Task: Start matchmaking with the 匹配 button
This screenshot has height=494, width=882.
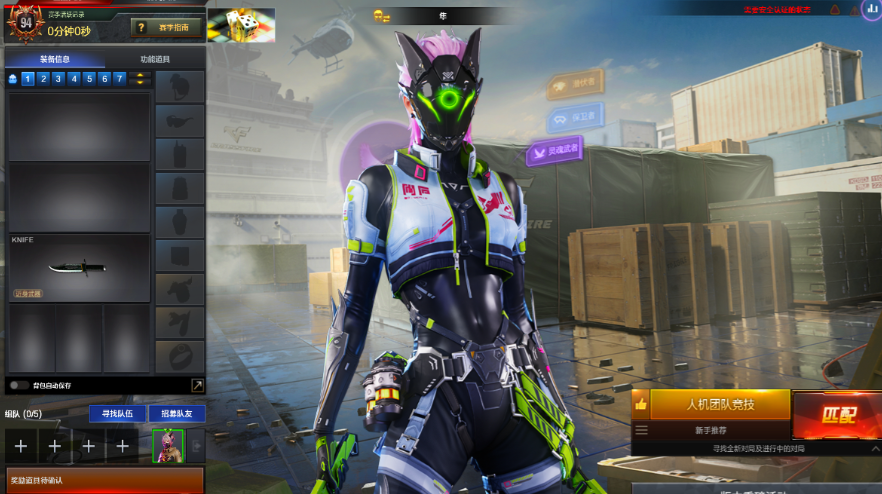Action: [836, 414]
